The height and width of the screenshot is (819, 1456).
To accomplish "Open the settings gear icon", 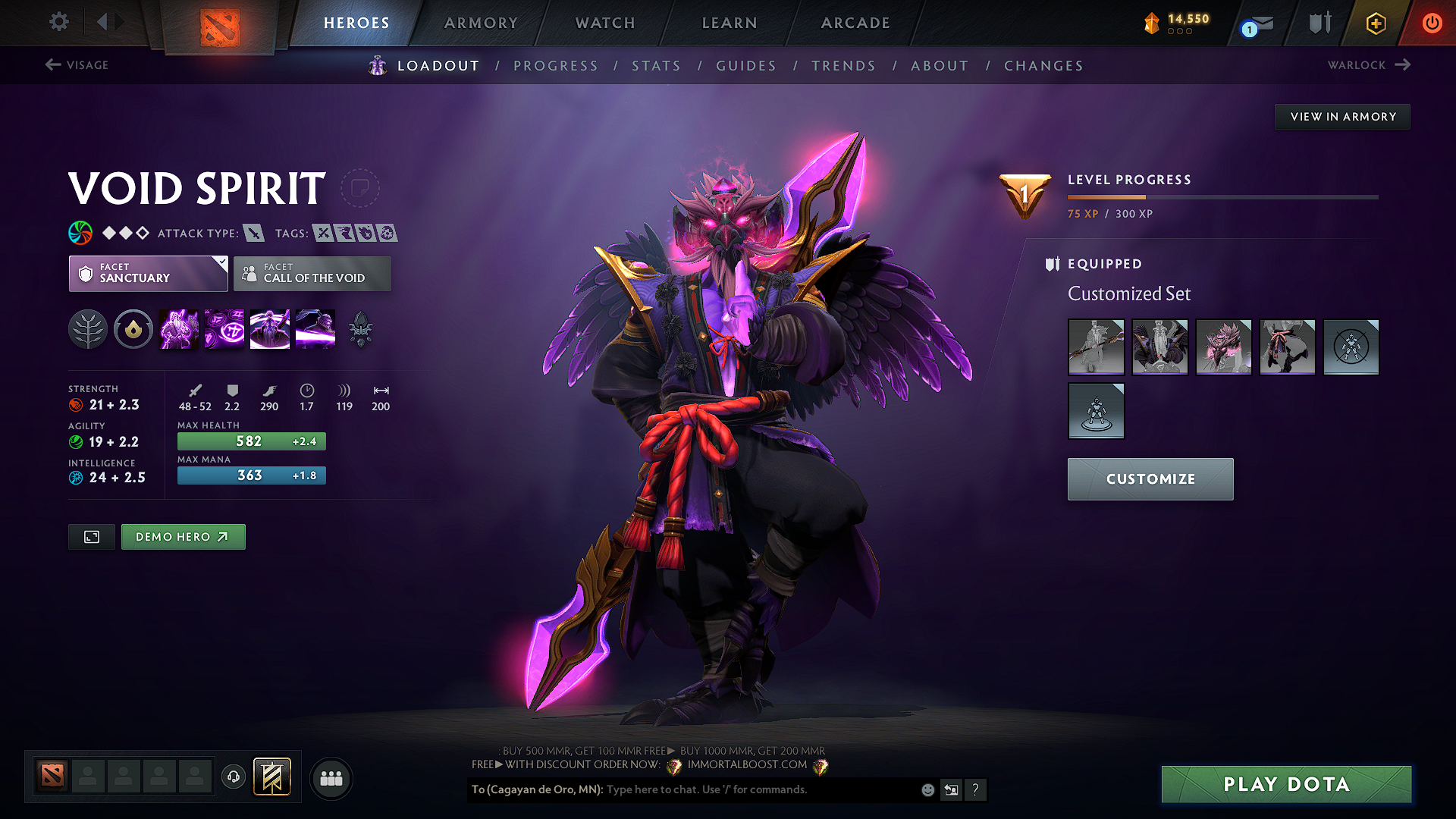I will [x=58, y=22].
